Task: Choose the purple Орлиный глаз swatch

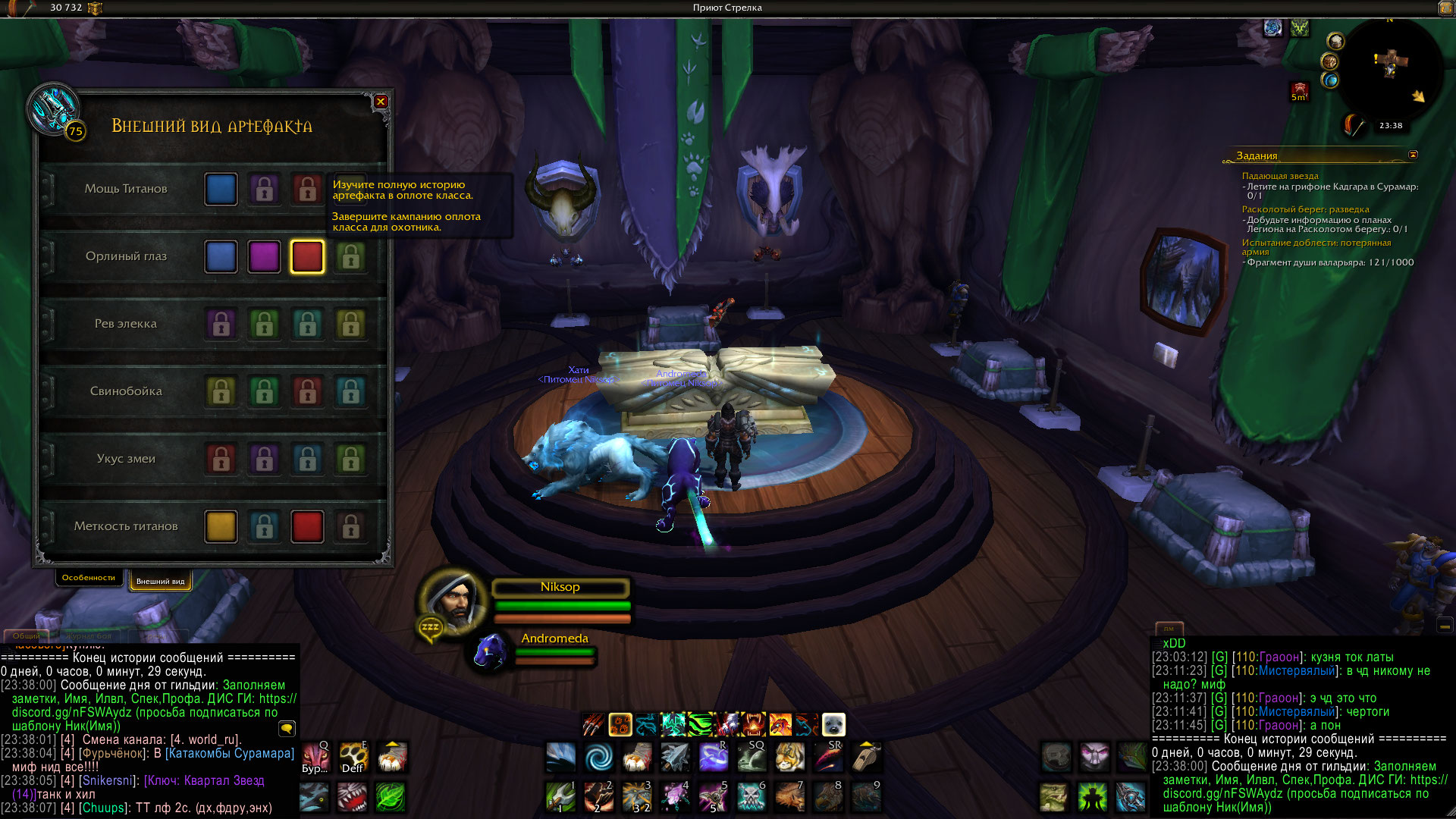Action: click(x=264, y=257)
